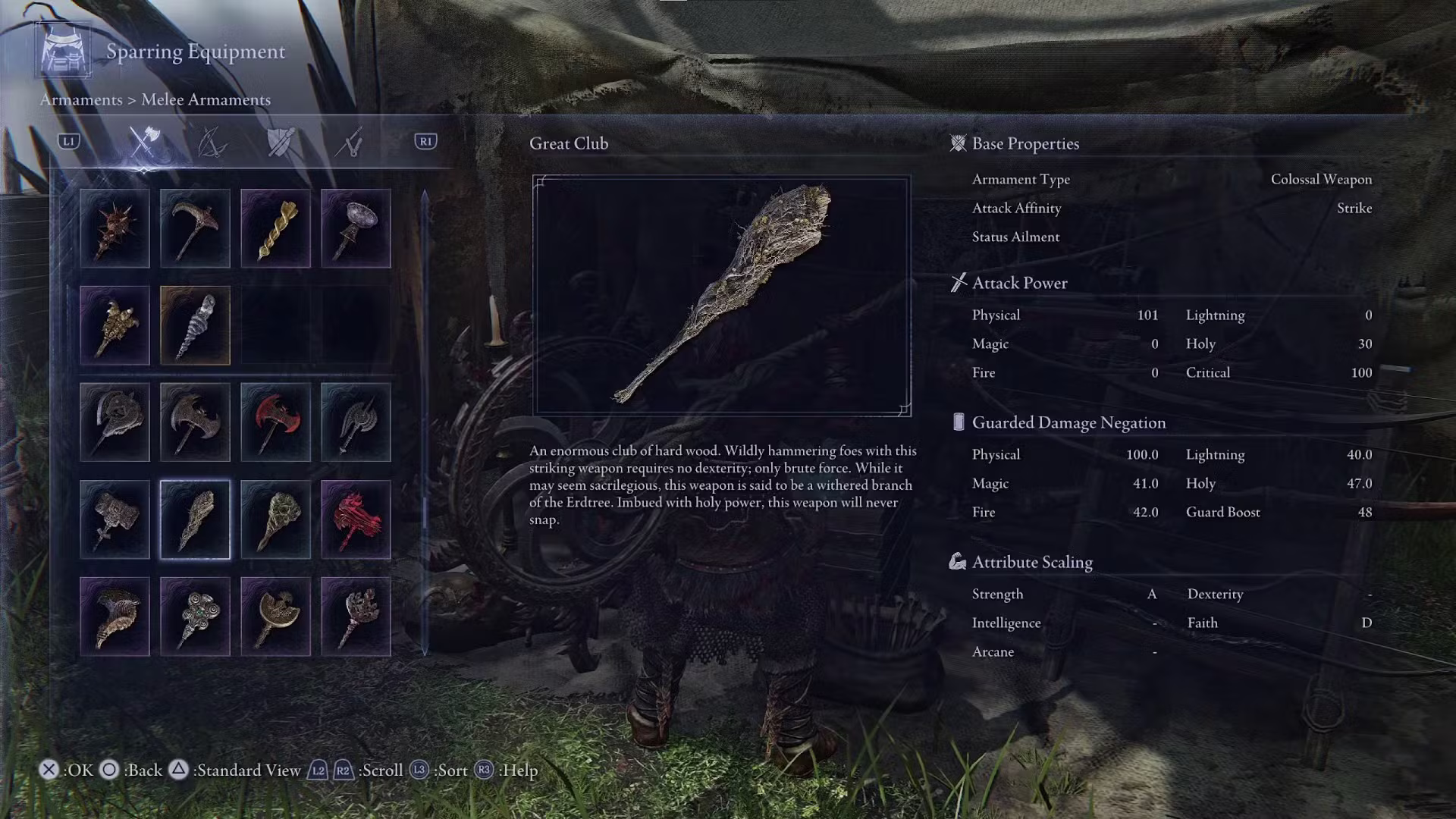Select the golden clawed fist hammer
1456x819 pixels.
pos(115,325)
